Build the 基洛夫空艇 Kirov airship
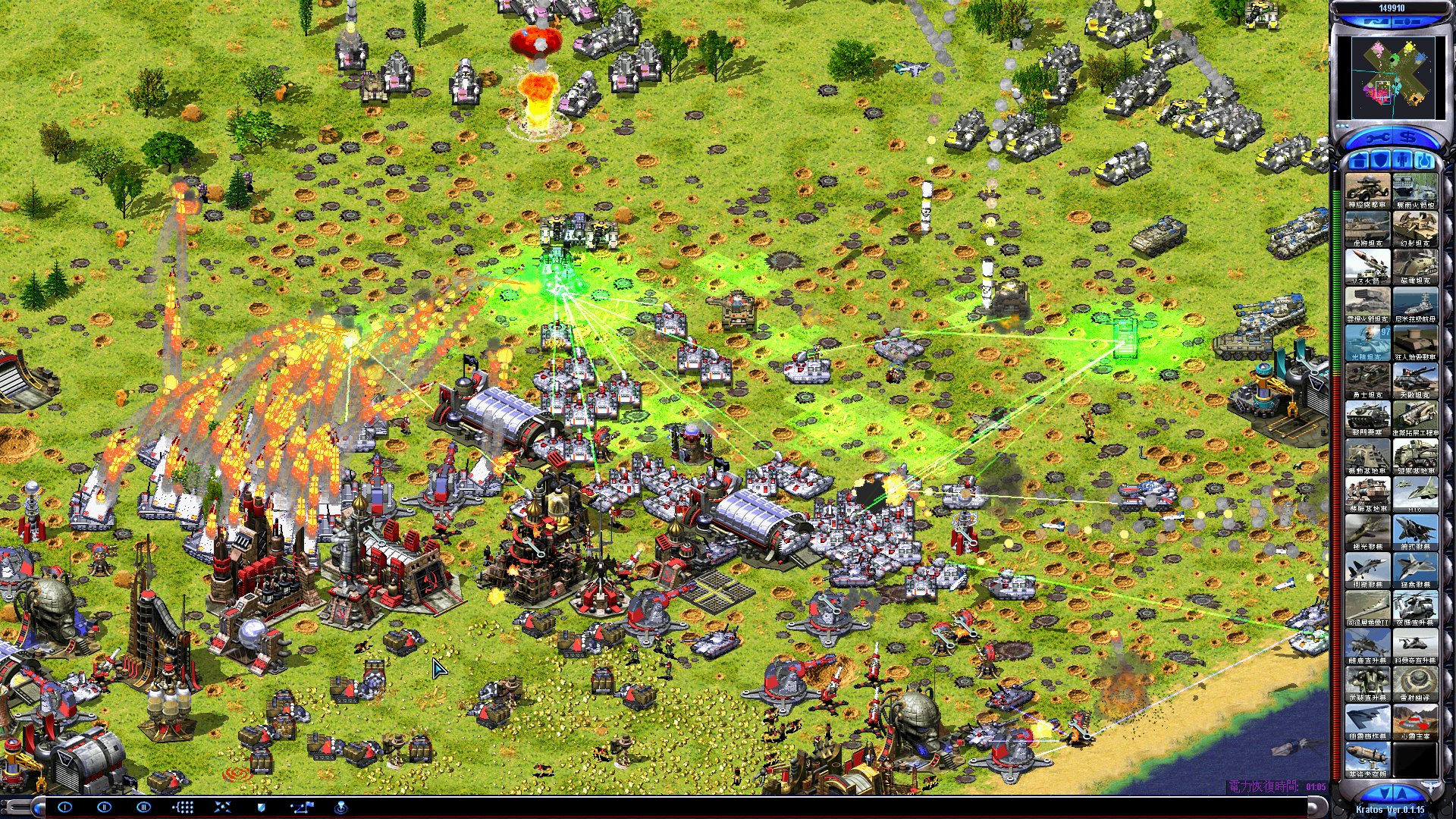 [1368, 759]
